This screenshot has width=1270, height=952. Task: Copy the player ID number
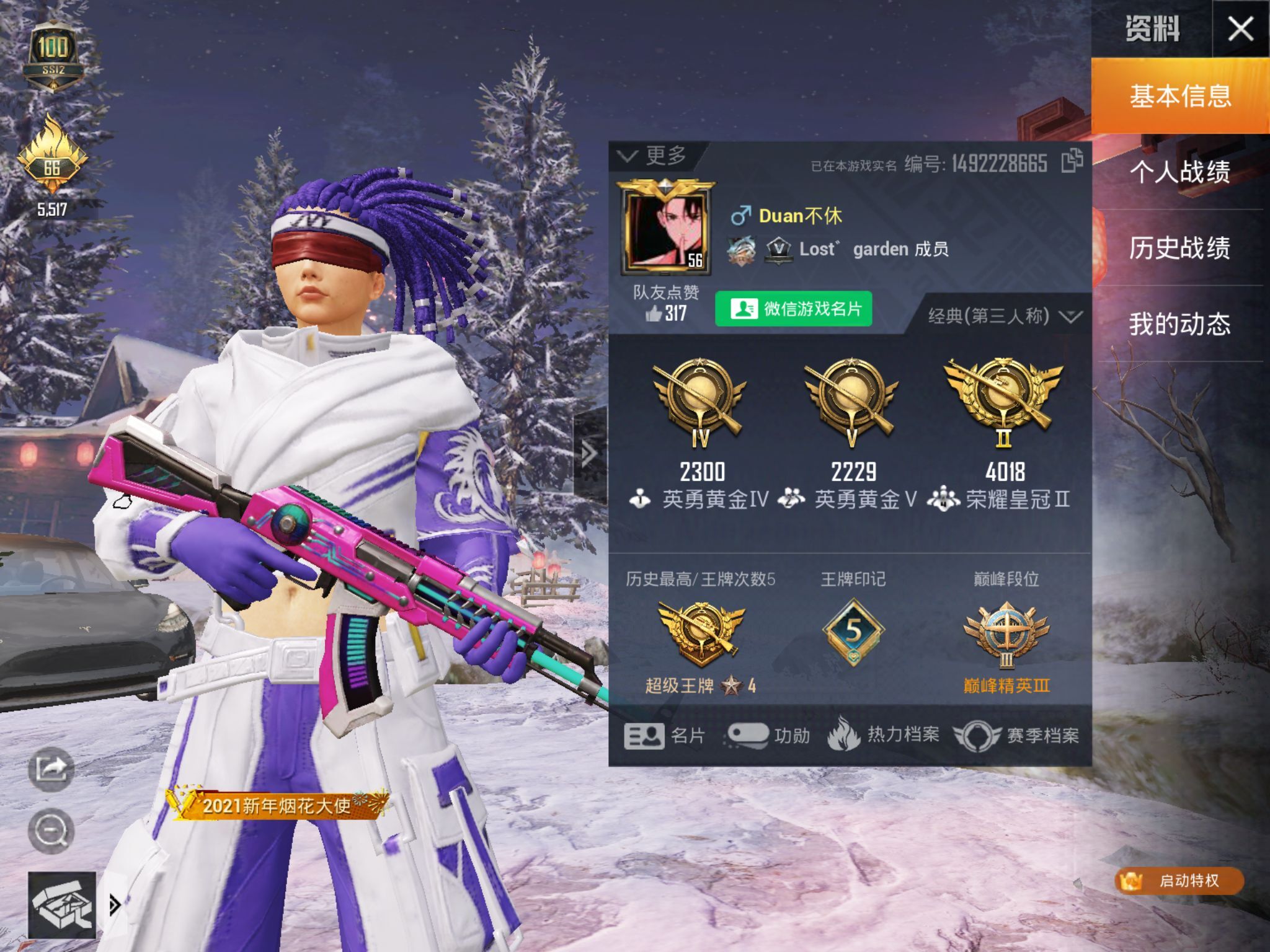pyautogui.click(x=1072, y=162)
